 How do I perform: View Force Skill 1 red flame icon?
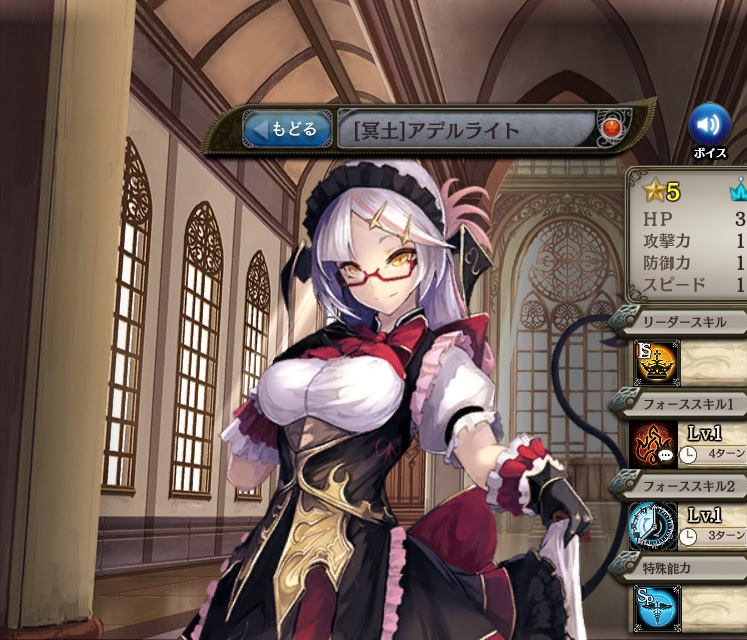pyautogui.click(x=653, y=445)
